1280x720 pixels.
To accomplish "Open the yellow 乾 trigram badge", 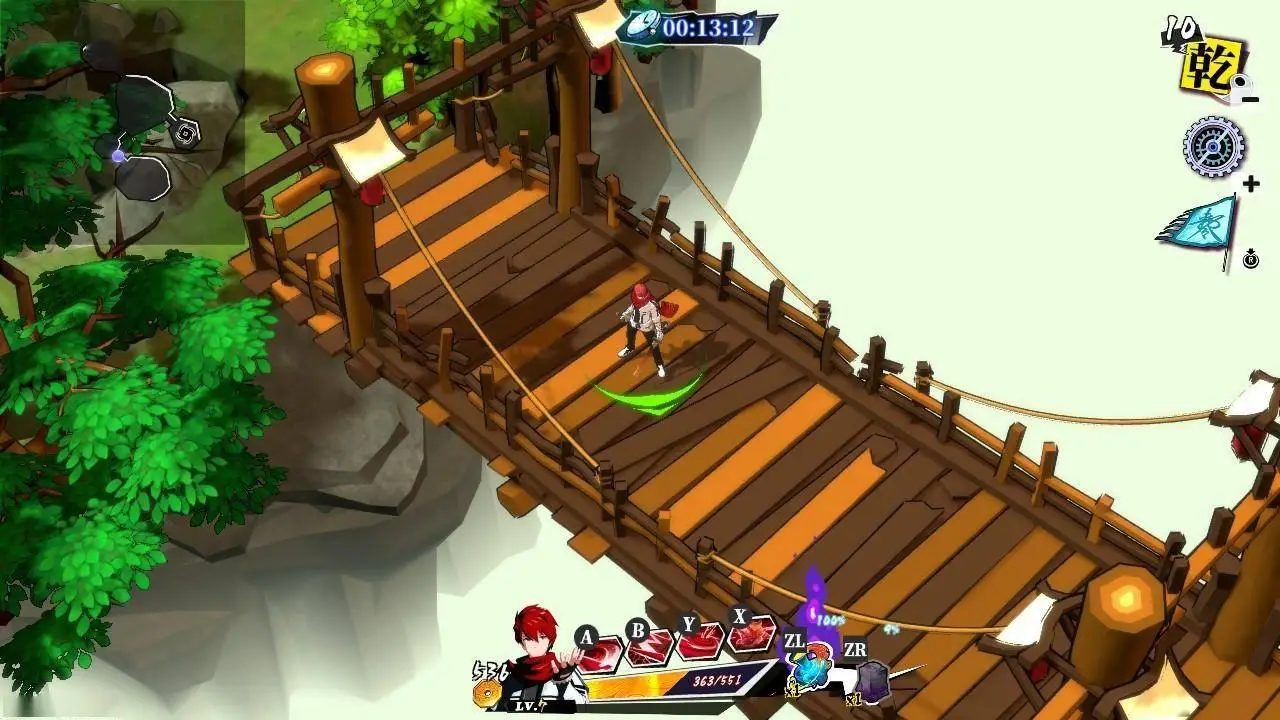I will pyautogui.click(x=1213, y=66).
